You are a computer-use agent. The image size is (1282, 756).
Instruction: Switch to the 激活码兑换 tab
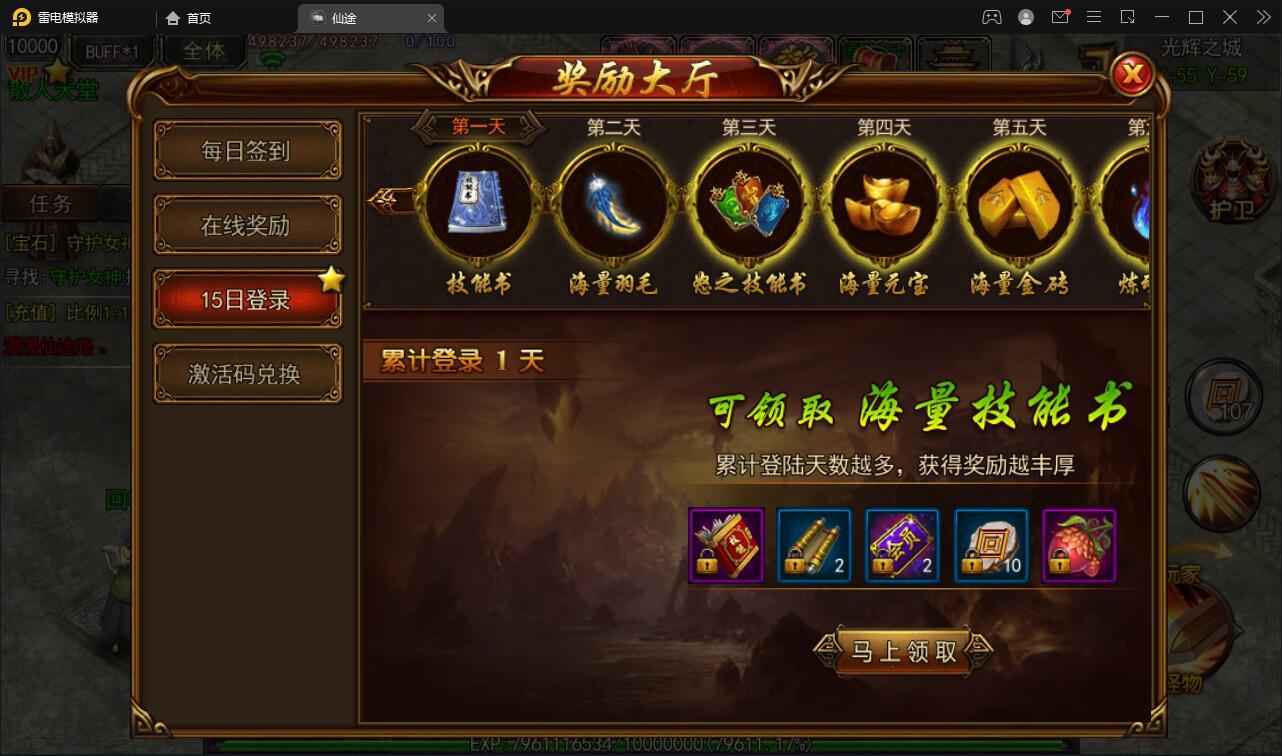coord(246,373)
